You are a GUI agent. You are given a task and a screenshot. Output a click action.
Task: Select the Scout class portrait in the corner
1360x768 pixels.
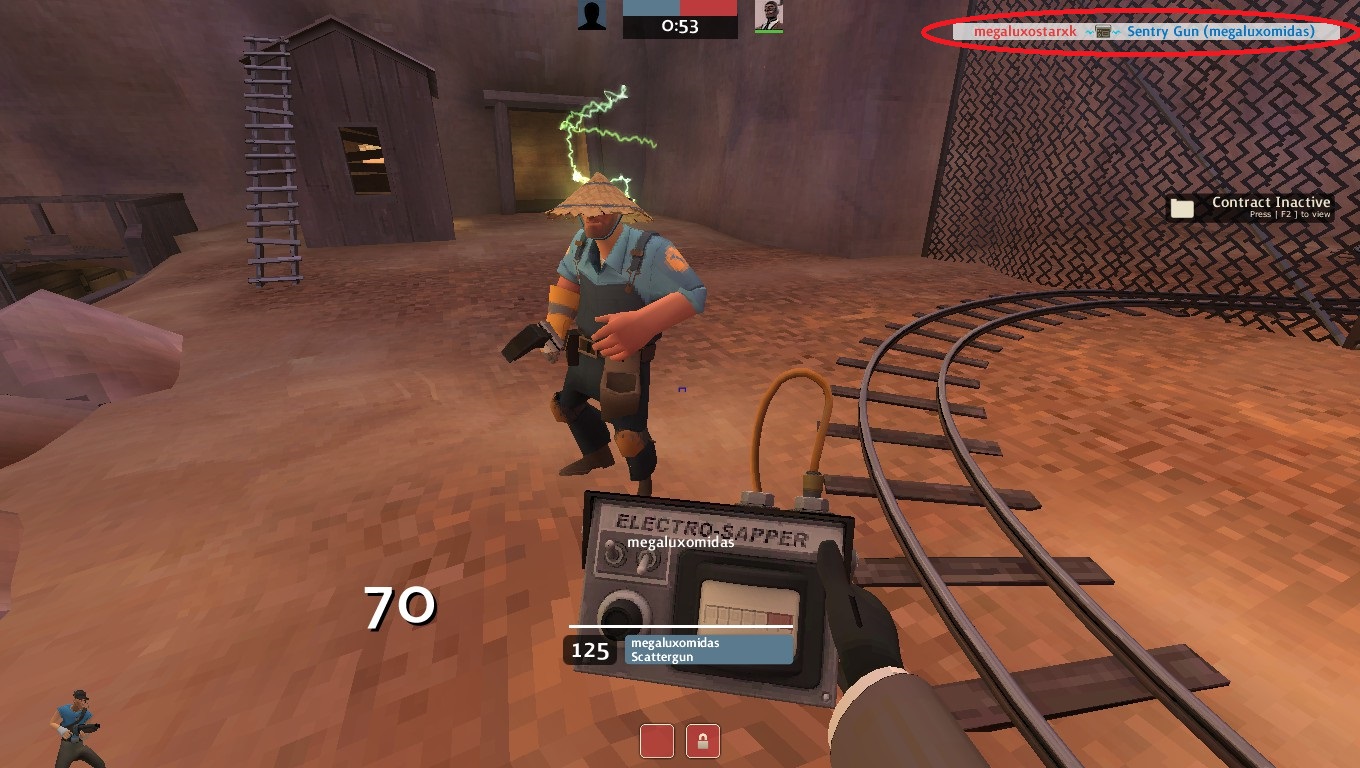[x=76, y=726]
